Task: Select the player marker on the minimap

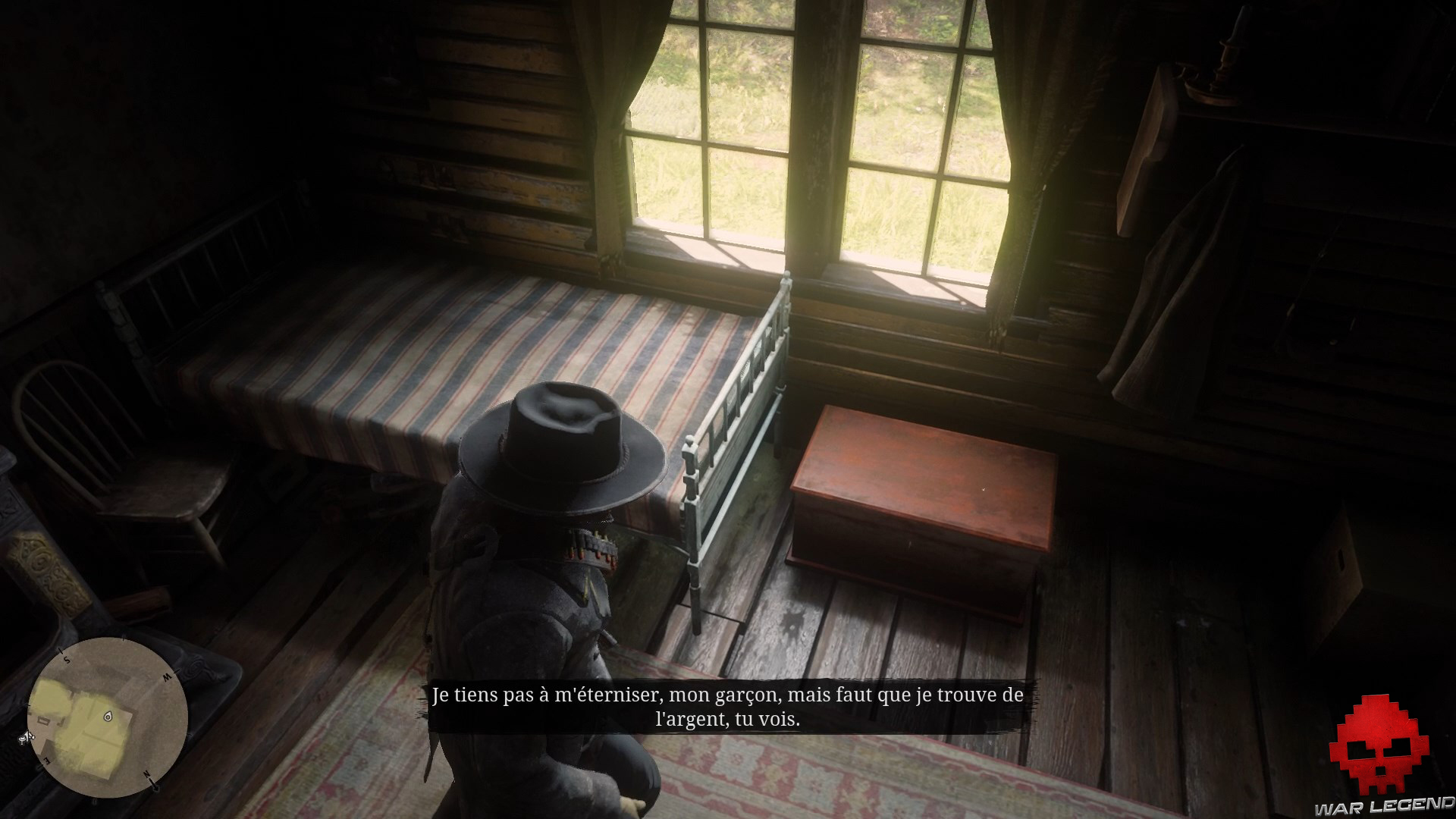Action: tap(108, 717)
